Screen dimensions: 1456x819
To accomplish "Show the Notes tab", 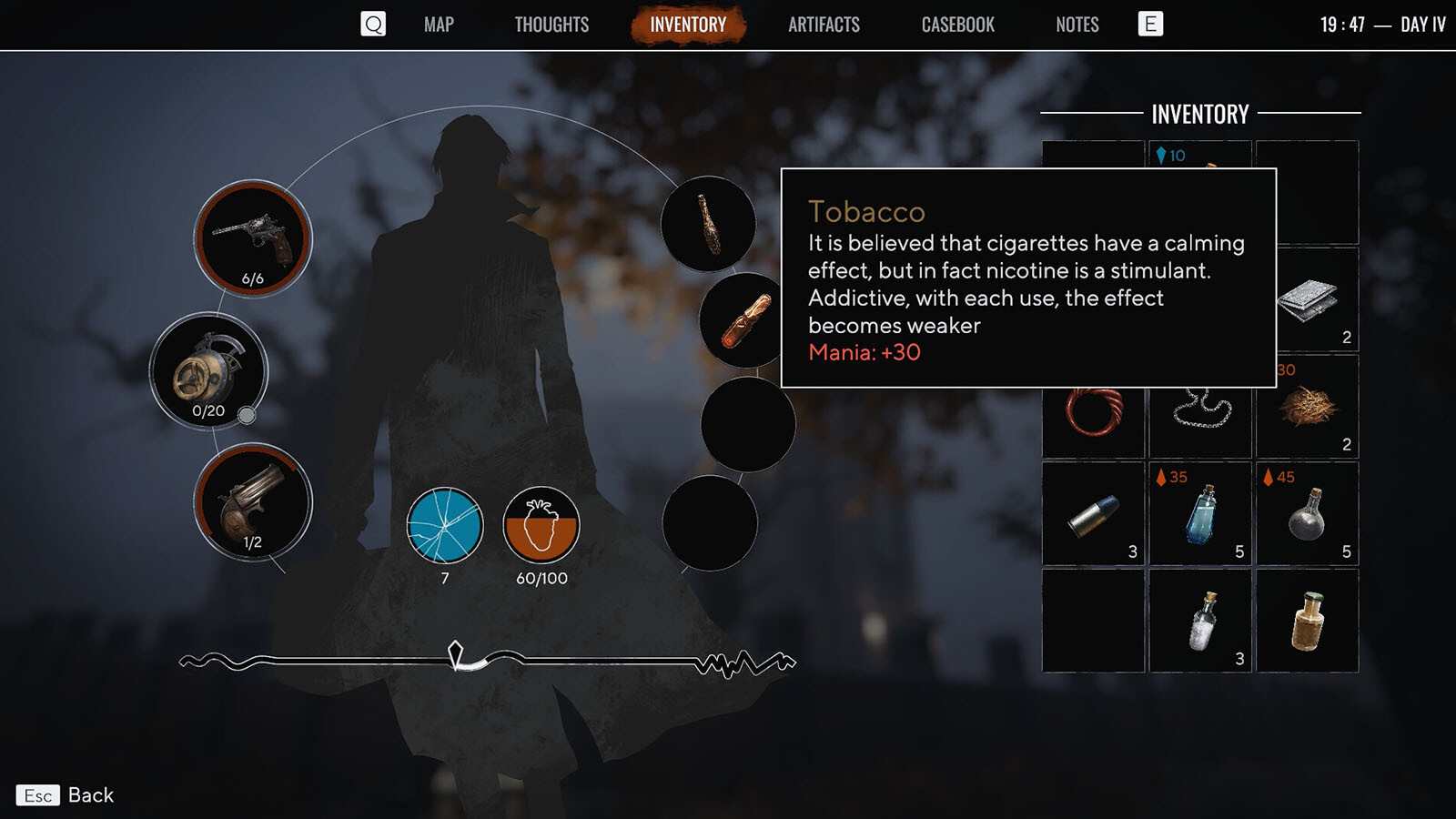I will [1077, 25].
